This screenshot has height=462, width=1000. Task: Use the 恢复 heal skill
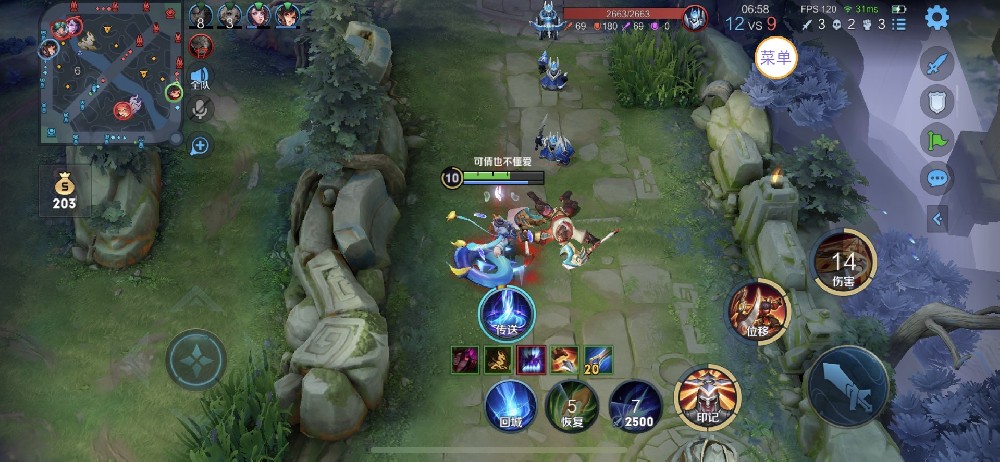(x=572, y=406)
